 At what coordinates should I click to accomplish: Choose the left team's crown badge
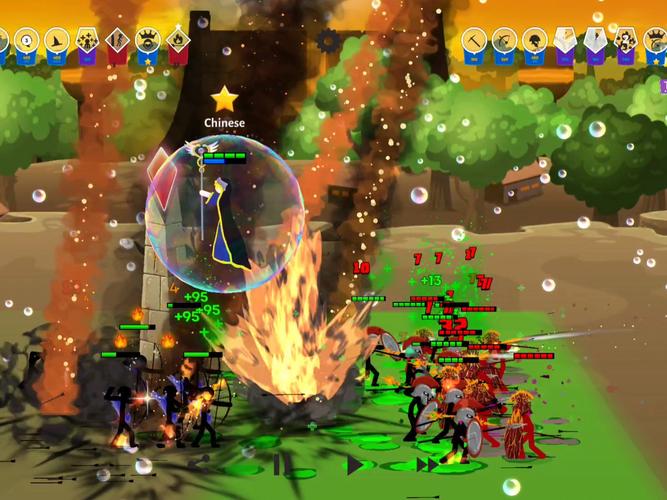point(148,41)
